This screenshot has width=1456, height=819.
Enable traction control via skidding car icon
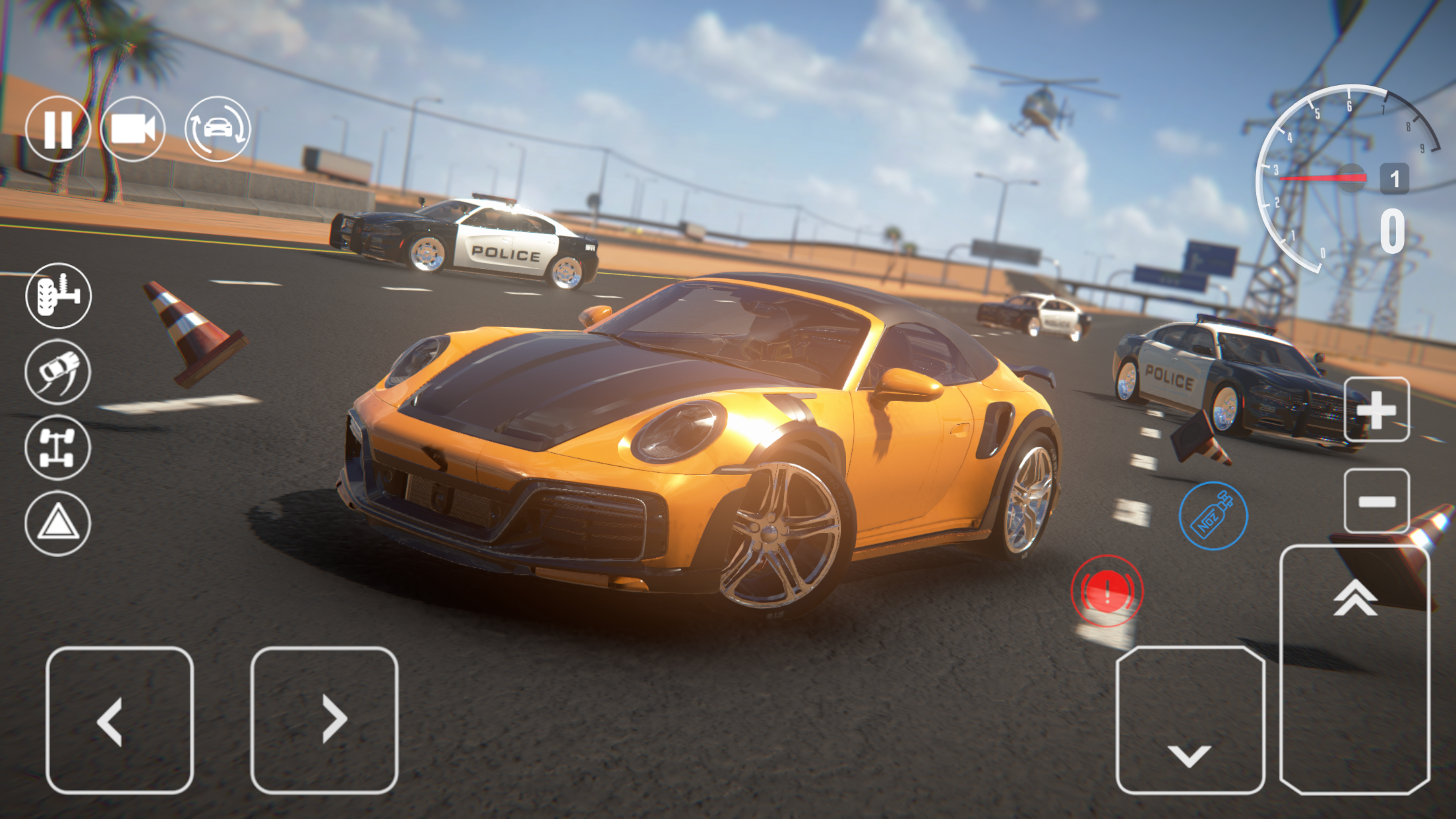(x=58, y=372)
